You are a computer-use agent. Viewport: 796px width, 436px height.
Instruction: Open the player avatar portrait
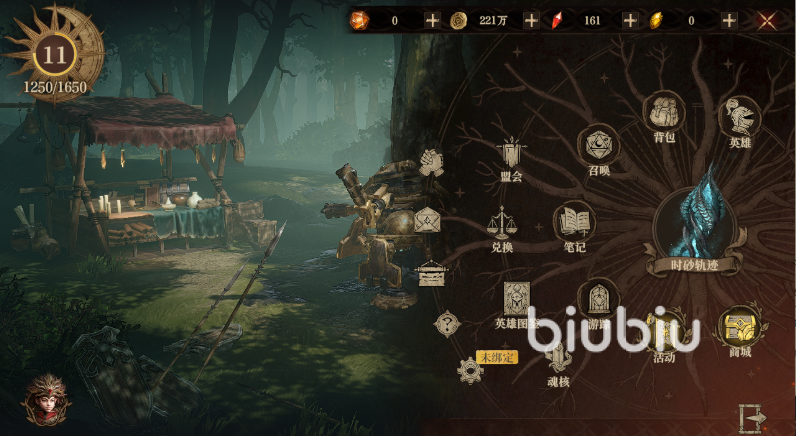coord(46,400)
